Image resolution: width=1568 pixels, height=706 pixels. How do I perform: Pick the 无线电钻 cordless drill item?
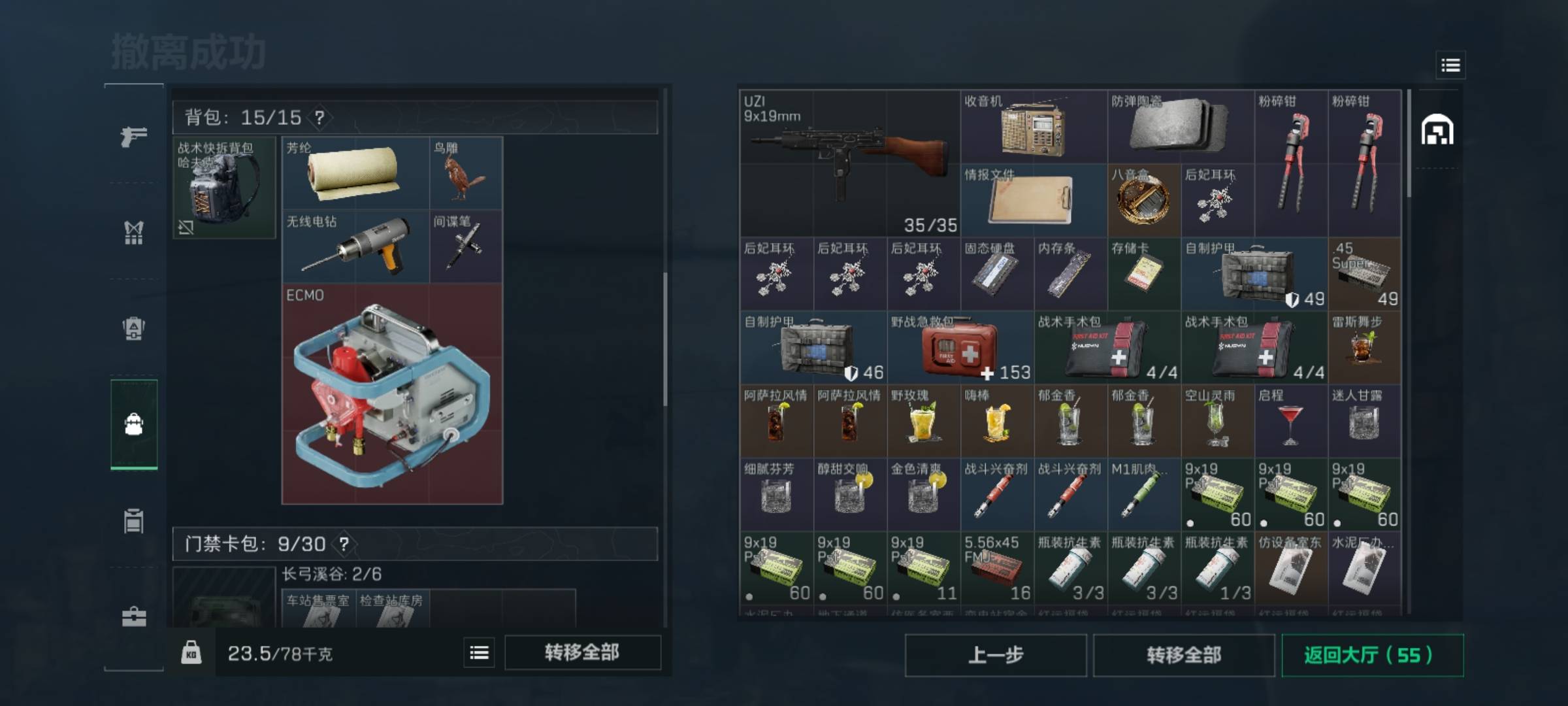tap(355, 246)
